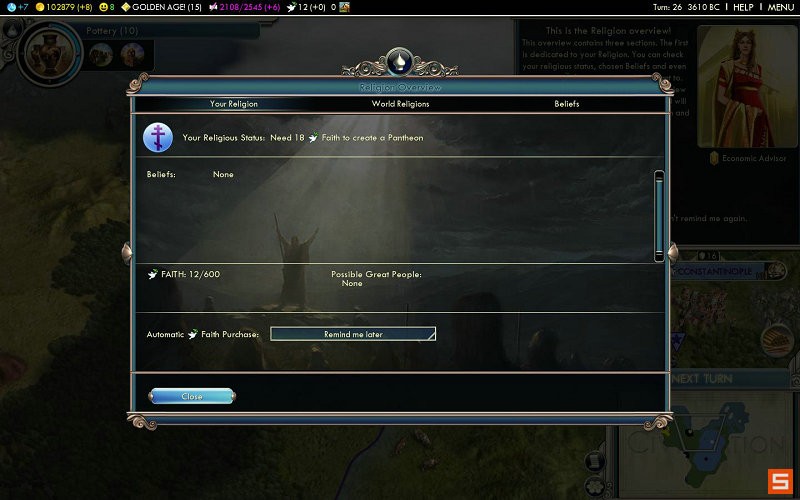Image resolution: width=800 pixels, height=500 pixels.
Task: Open the game MENU
Action: tap(780, 7)
